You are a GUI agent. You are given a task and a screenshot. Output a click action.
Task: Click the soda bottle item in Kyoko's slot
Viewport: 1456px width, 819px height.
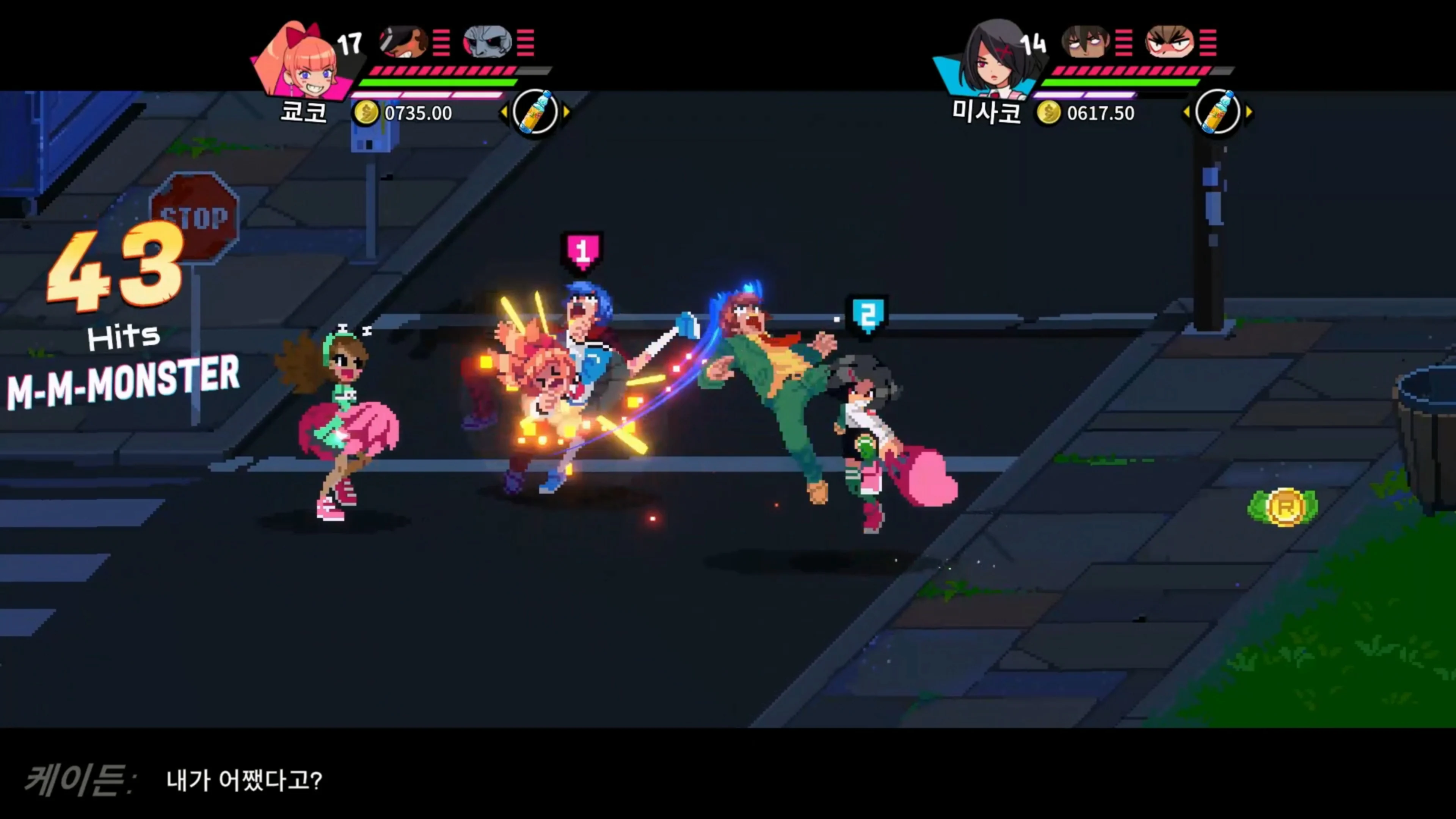pyautogui.click(x=536, y=113)
